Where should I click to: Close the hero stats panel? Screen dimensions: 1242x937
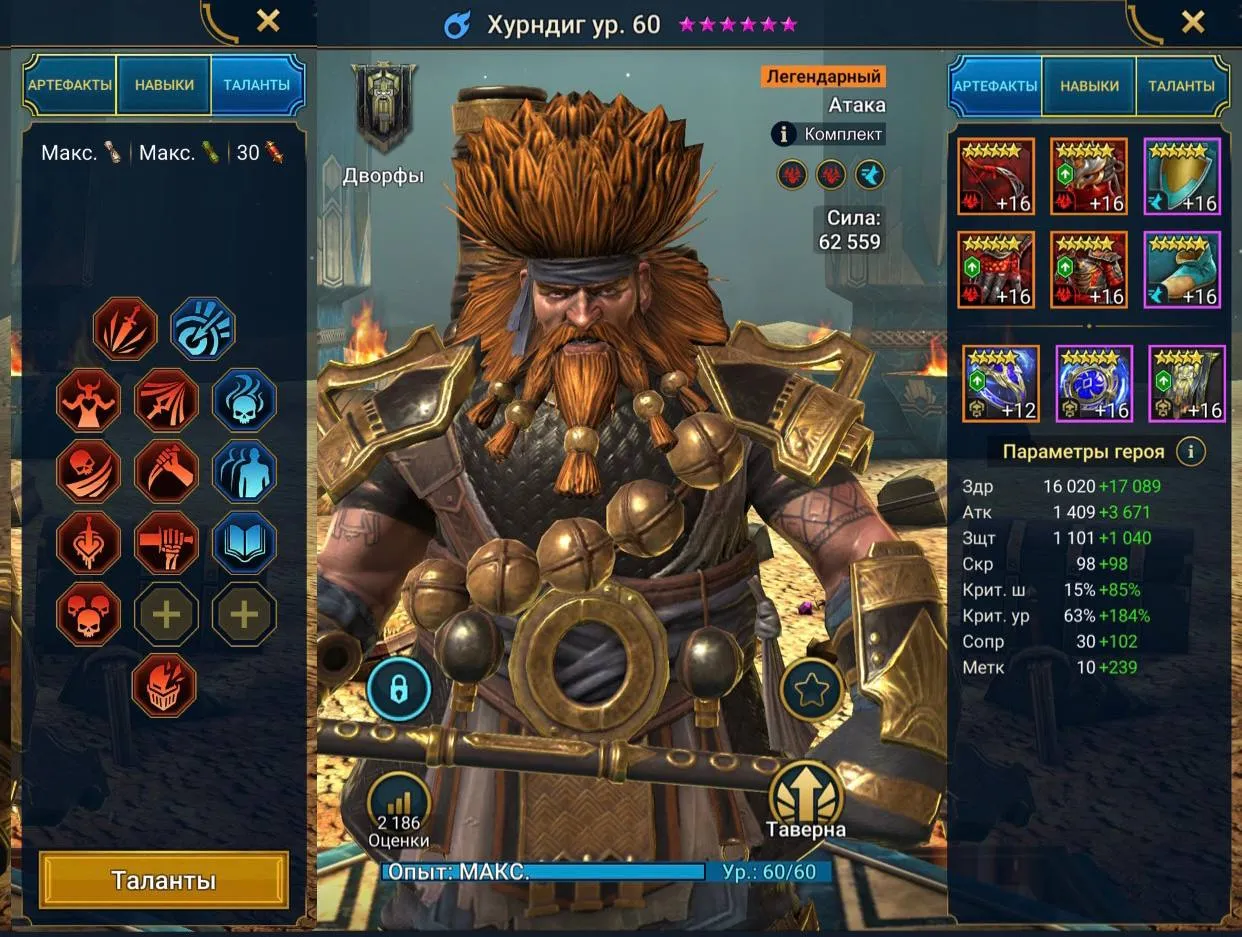pyautogui.click(x=1192, y=21)
